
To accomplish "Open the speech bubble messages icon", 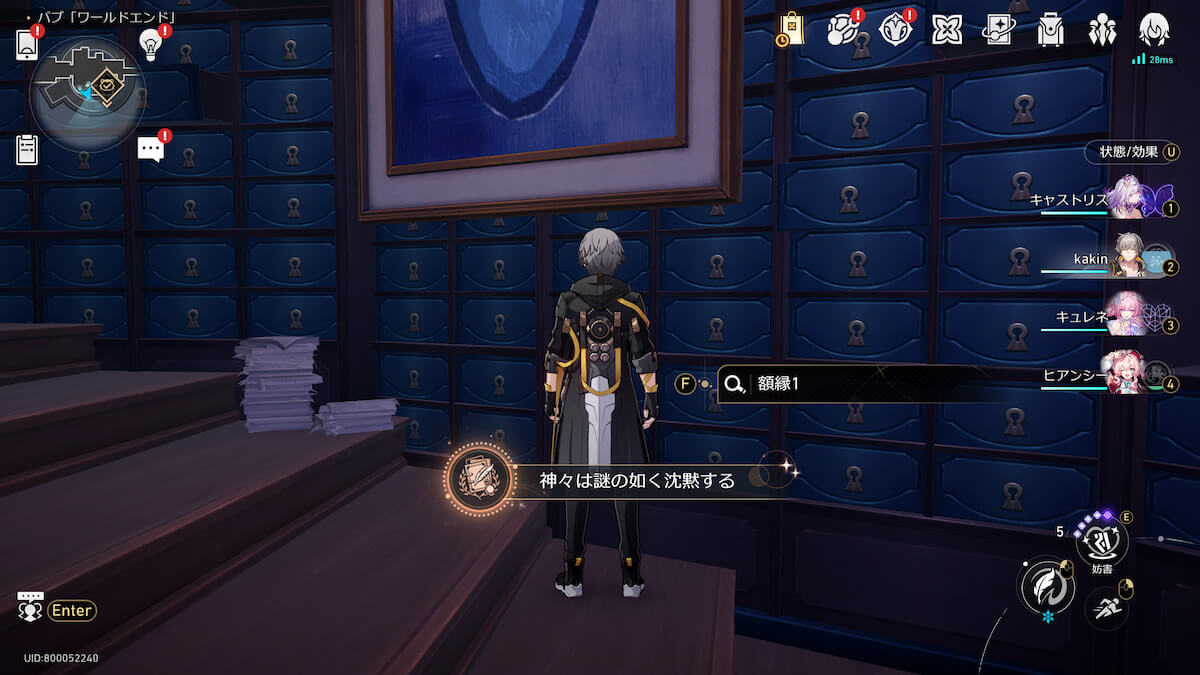I will [151, 149].
